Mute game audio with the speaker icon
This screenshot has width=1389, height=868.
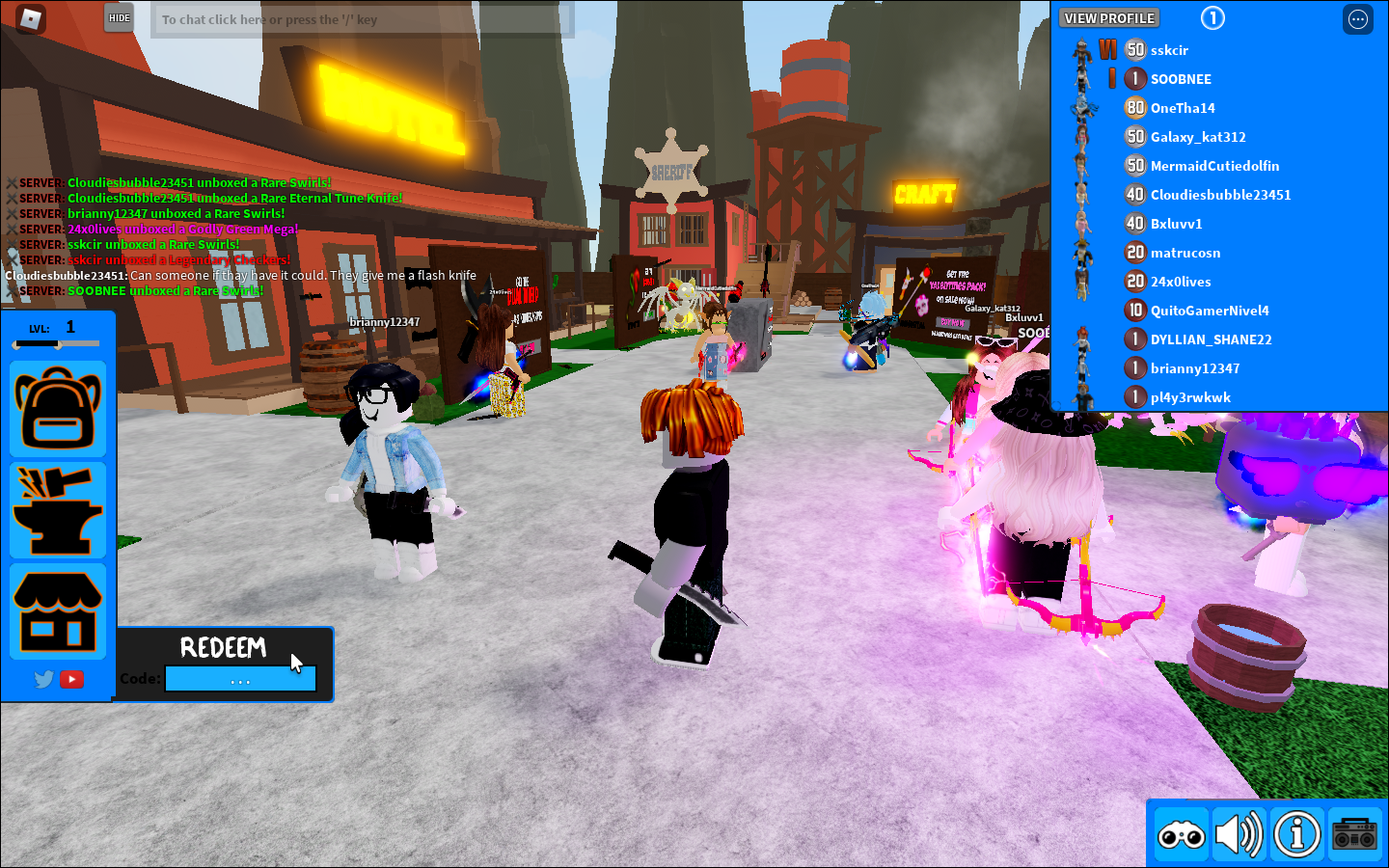tap(1239, 833)
